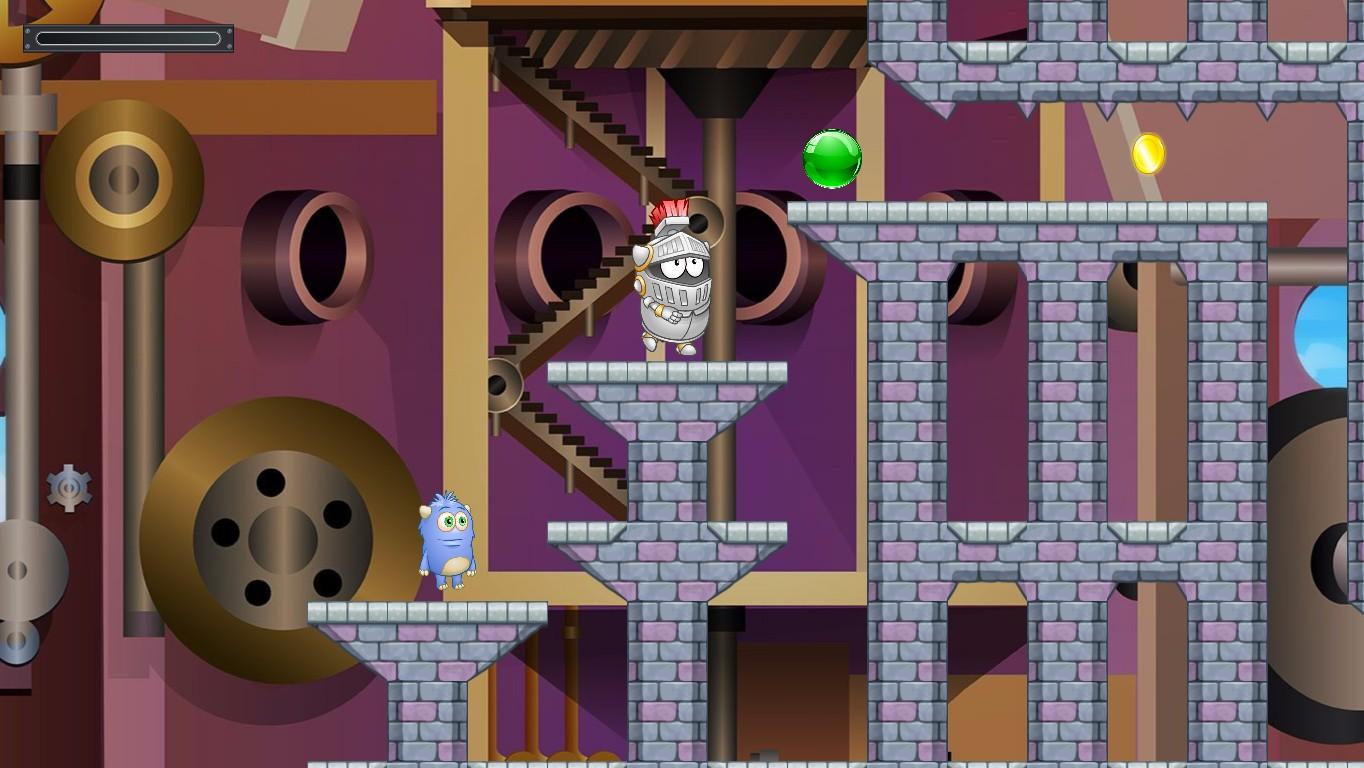The width and height of the screenshot is (1364, 768).
Task: Click the progress bar frame at top left
Action: 128,38
